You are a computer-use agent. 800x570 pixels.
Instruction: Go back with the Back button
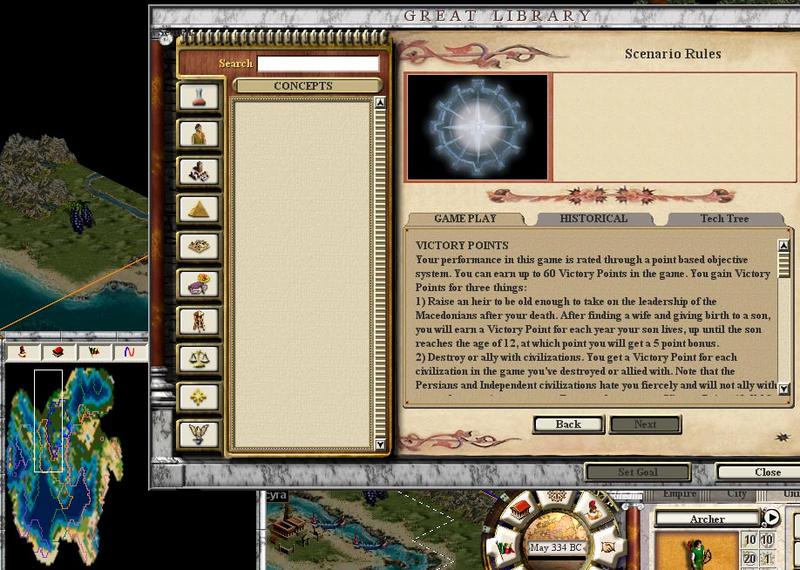(568, 424)
